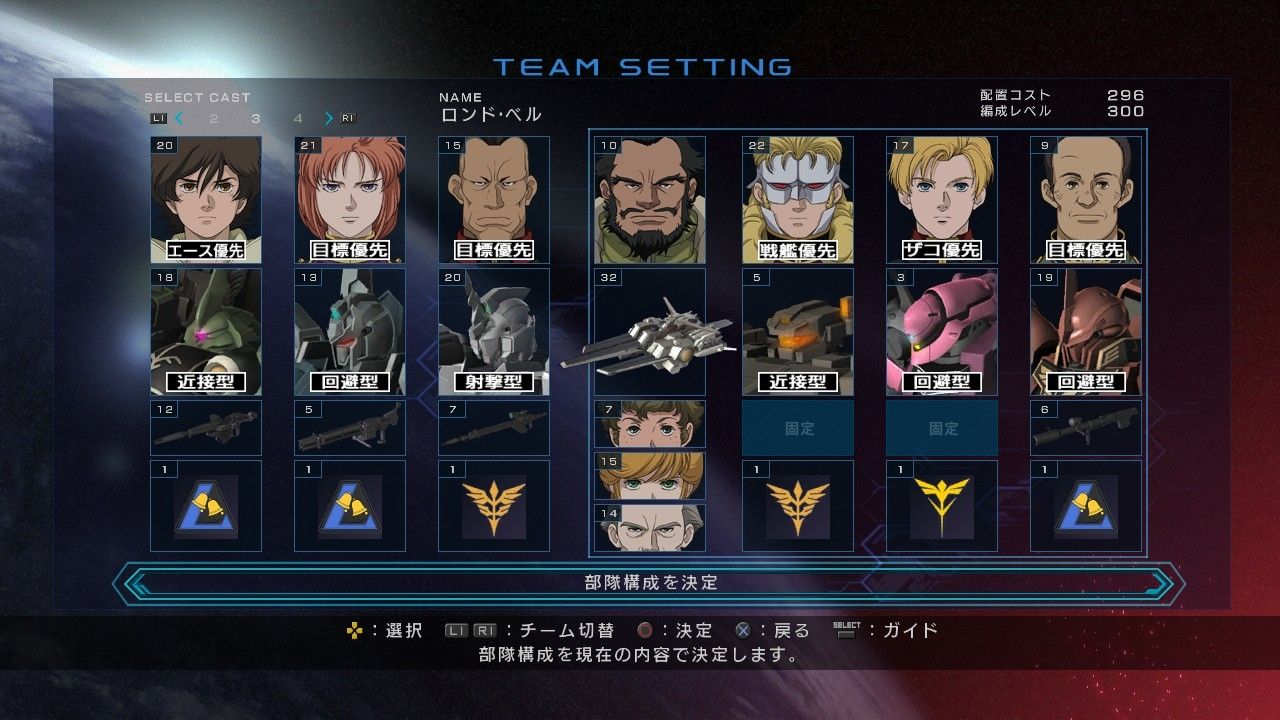Choose the red-haired pilot portrait

coord(350,199)
